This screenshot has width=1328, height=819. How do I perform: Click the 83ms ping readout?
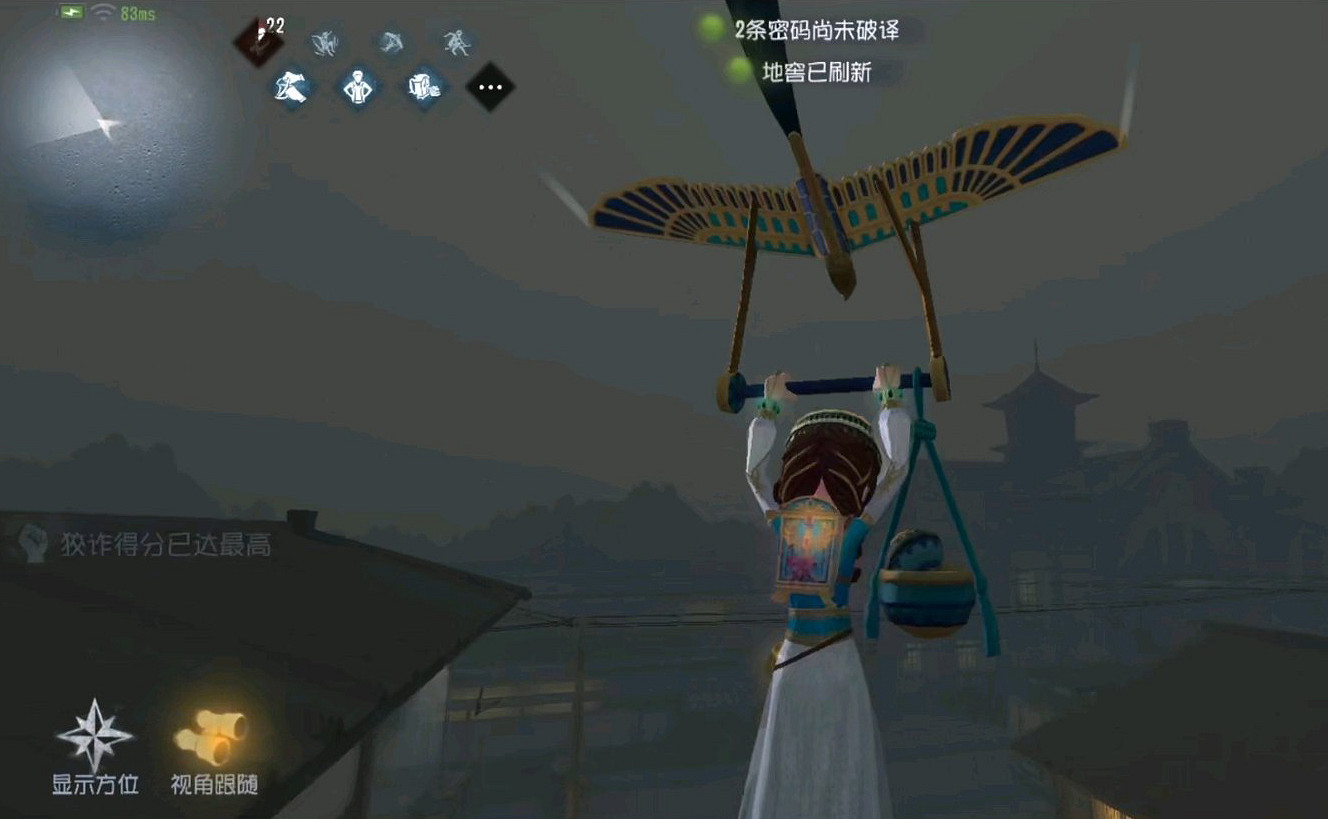136,13
